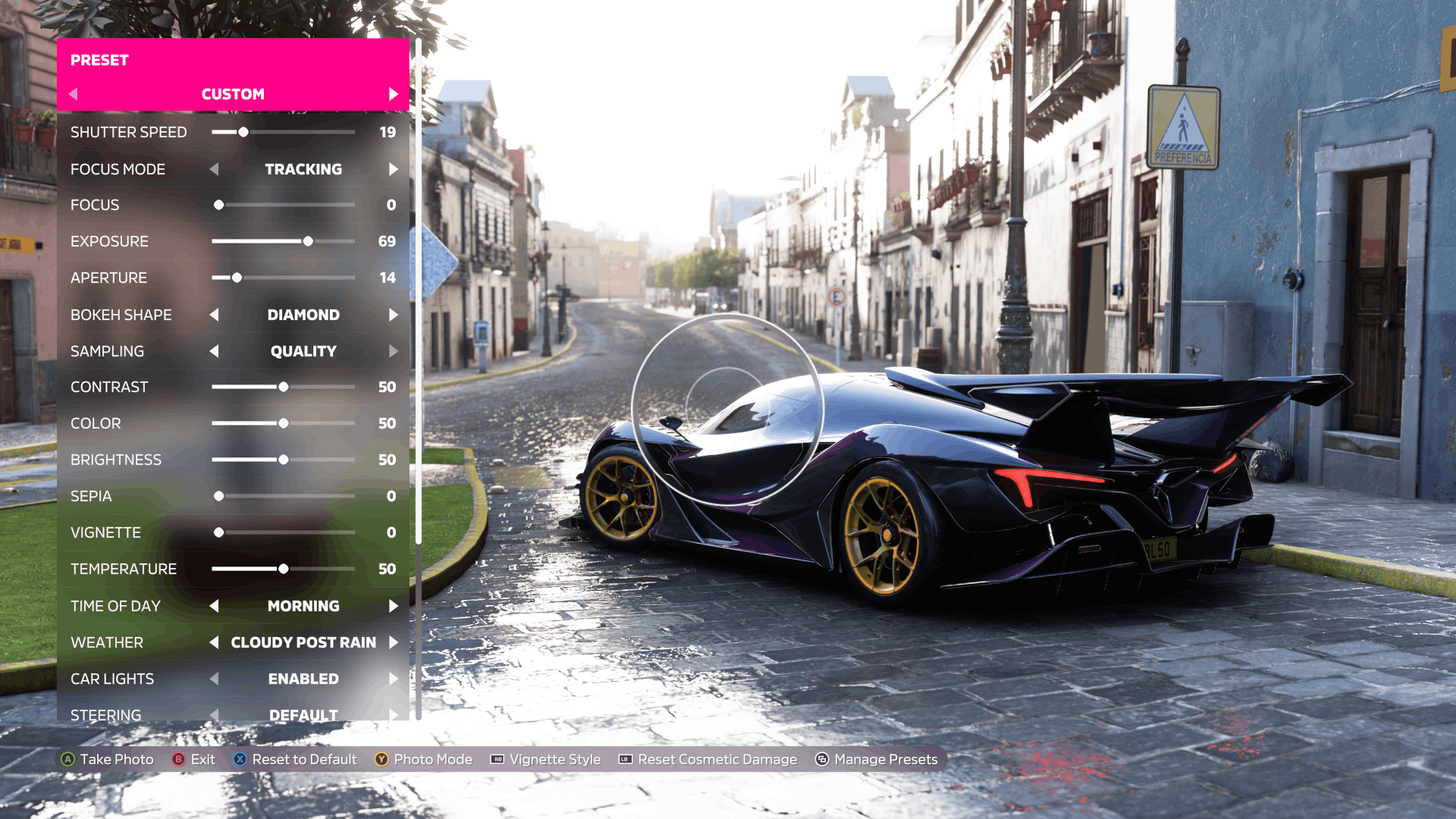
Task: Click the Manage Presets controller icon
Action: pyautogui.click(x=821, y=759)
